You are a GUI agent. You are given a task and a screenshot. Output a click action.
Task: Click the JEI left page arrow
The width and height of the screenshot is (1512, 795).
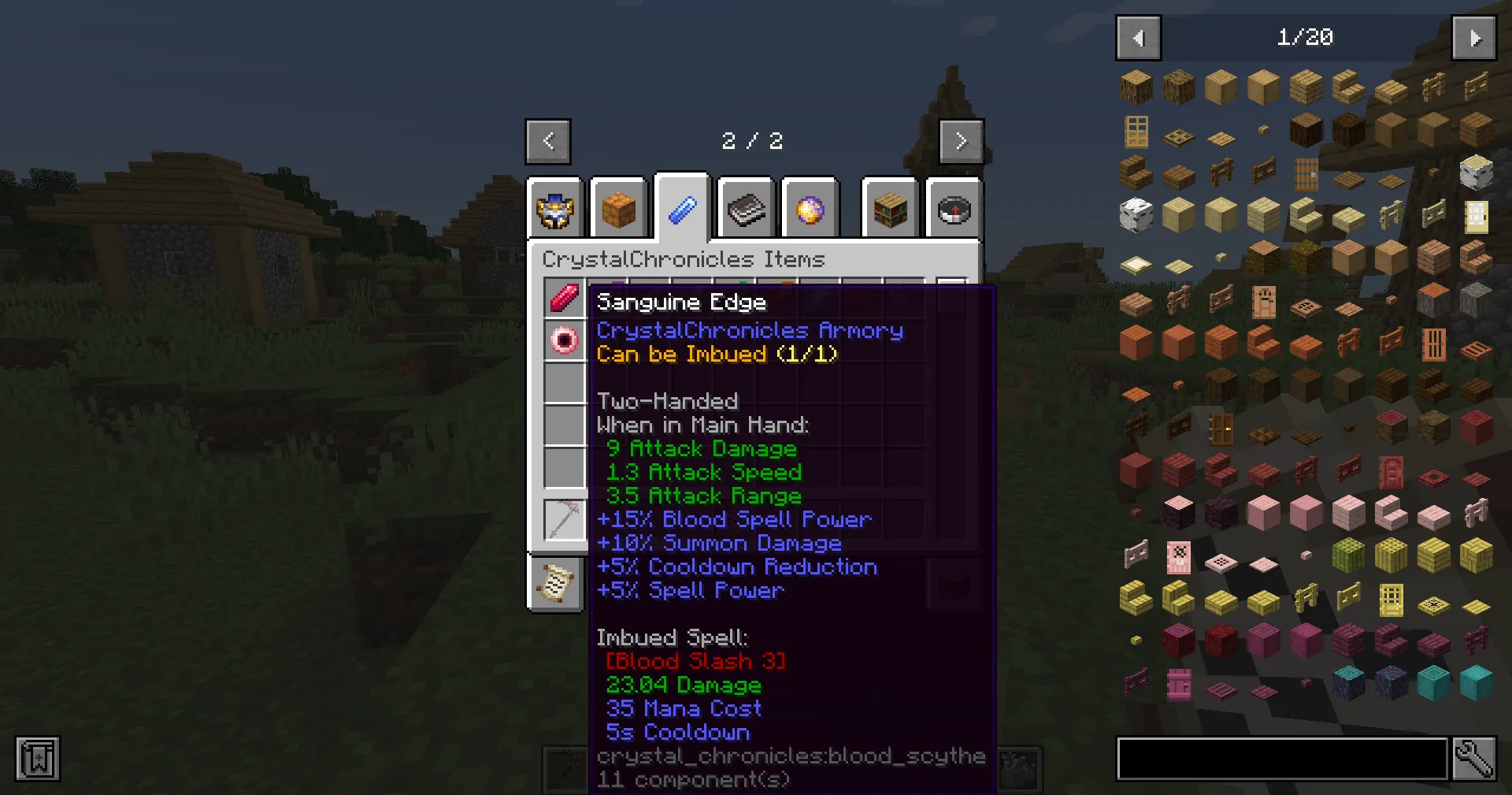pos(1137,37)
